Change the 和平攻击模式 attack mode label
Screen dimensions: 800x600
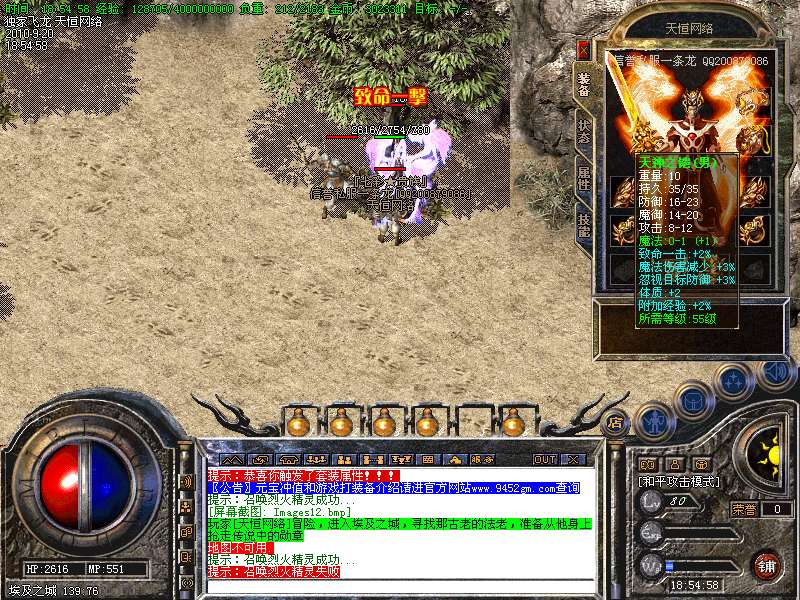pos(678,482)
